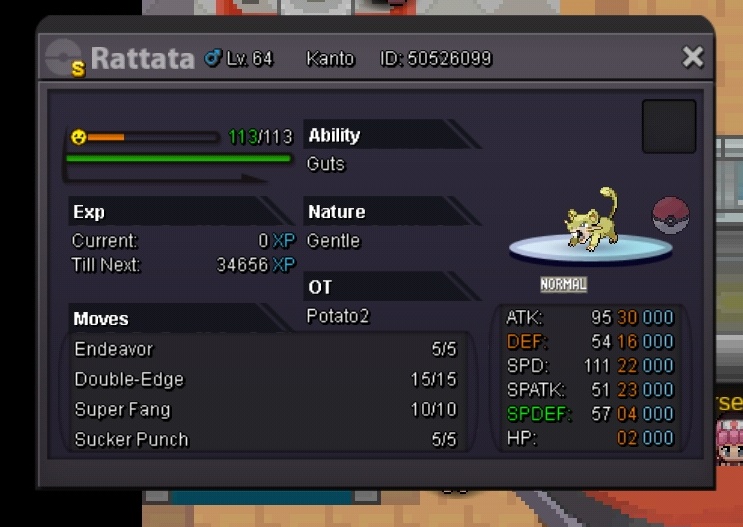Viewport: 743px width, 527px height.
Task: Close the Rattata summary window
Action: pos(693,58)
